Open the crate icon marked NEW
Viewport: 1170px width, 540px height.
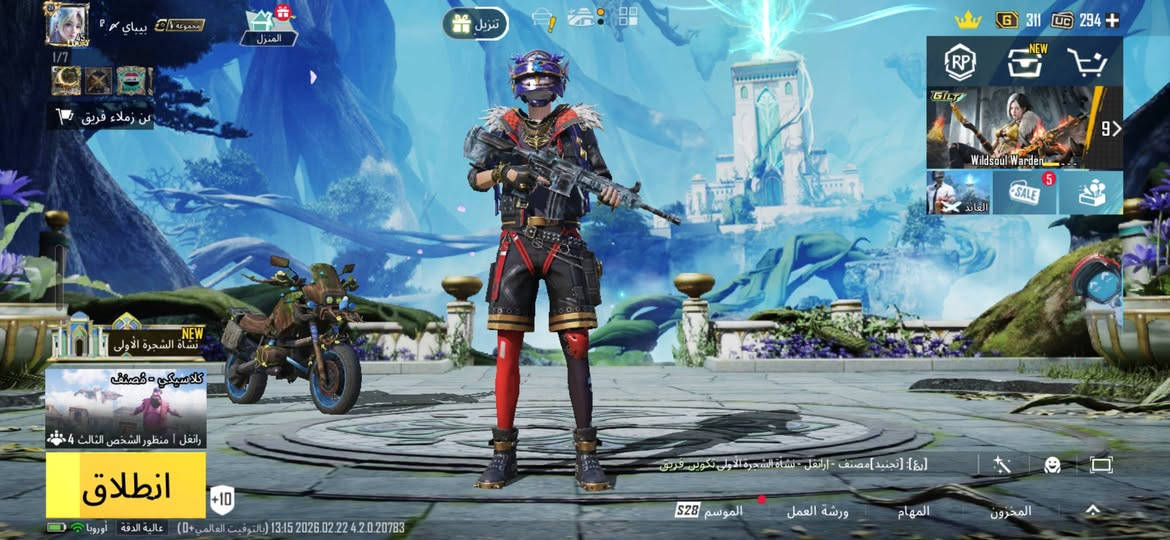tap(1025, 63)
